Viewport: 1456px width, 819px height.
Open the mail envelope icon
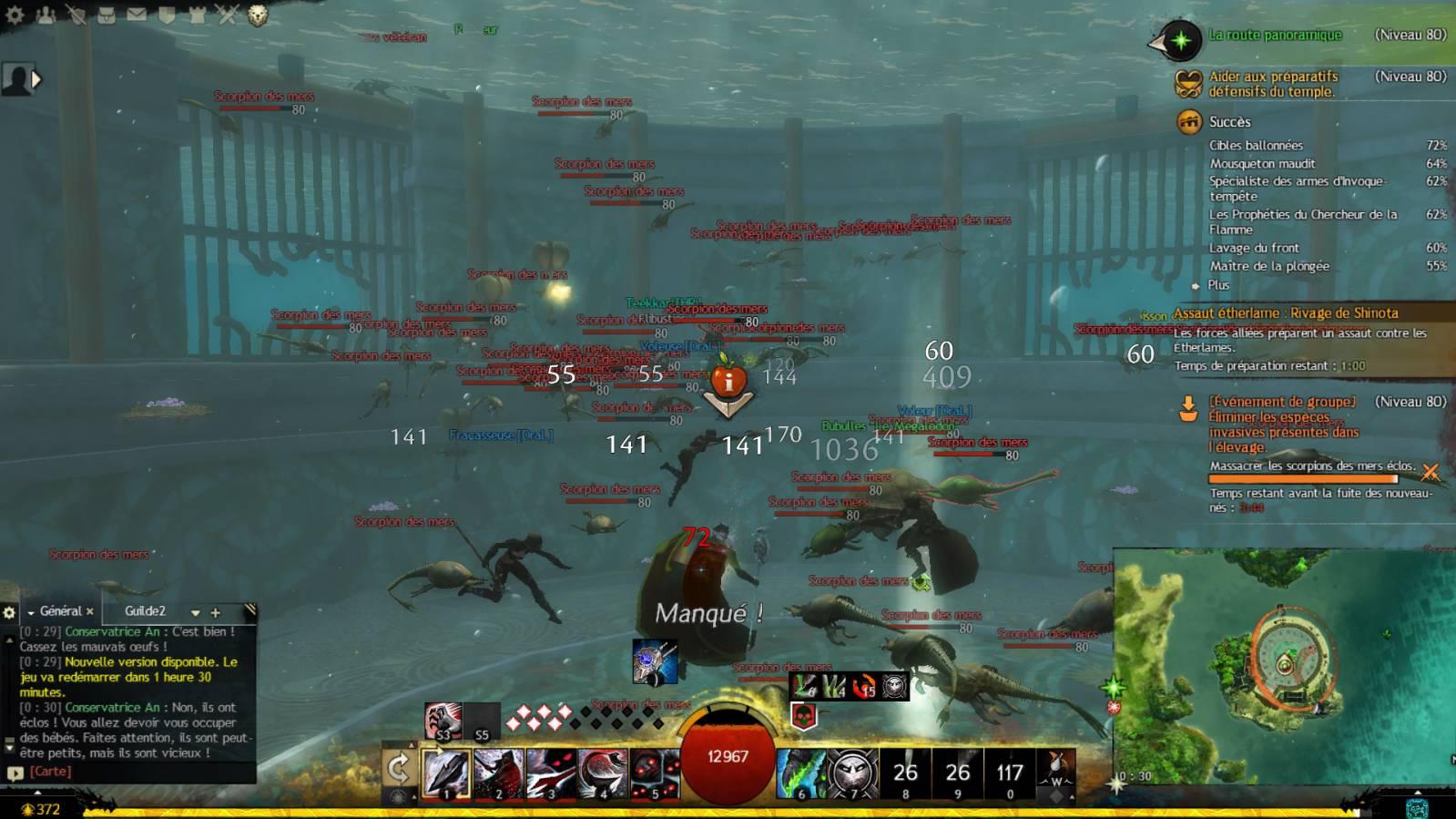(x=137, y=14)
